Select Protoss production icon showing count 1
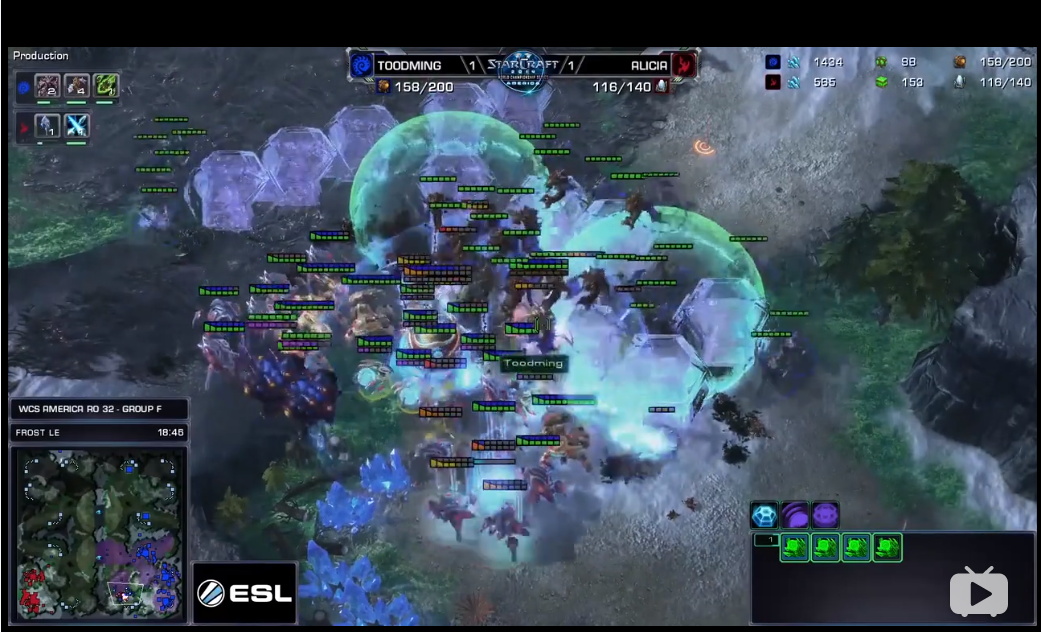This screenshot has width=1041, height=632. 47,126
